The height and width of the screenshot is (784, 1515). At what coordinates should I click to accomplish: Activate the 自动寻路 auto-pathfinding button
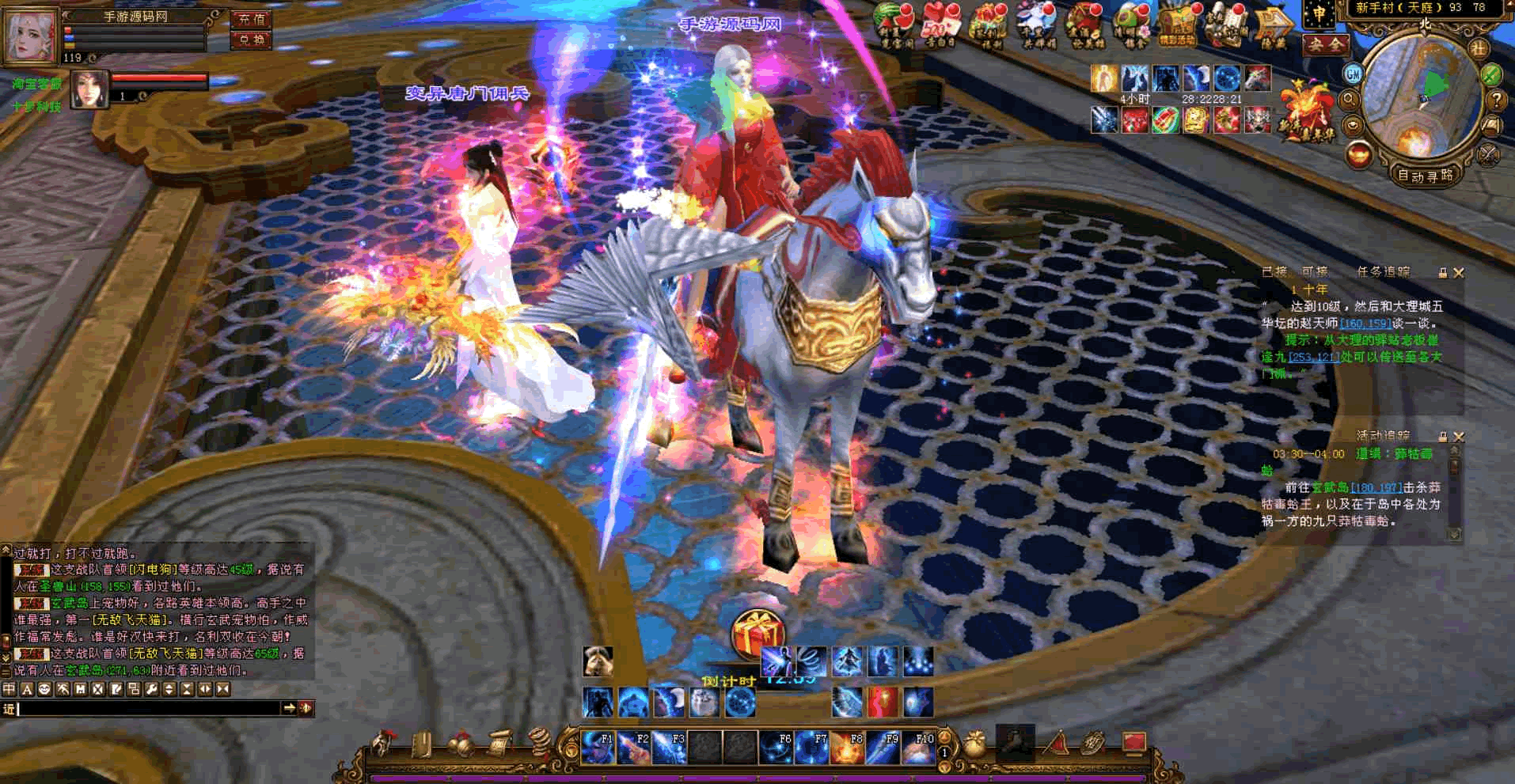[x=1426, y=176]
